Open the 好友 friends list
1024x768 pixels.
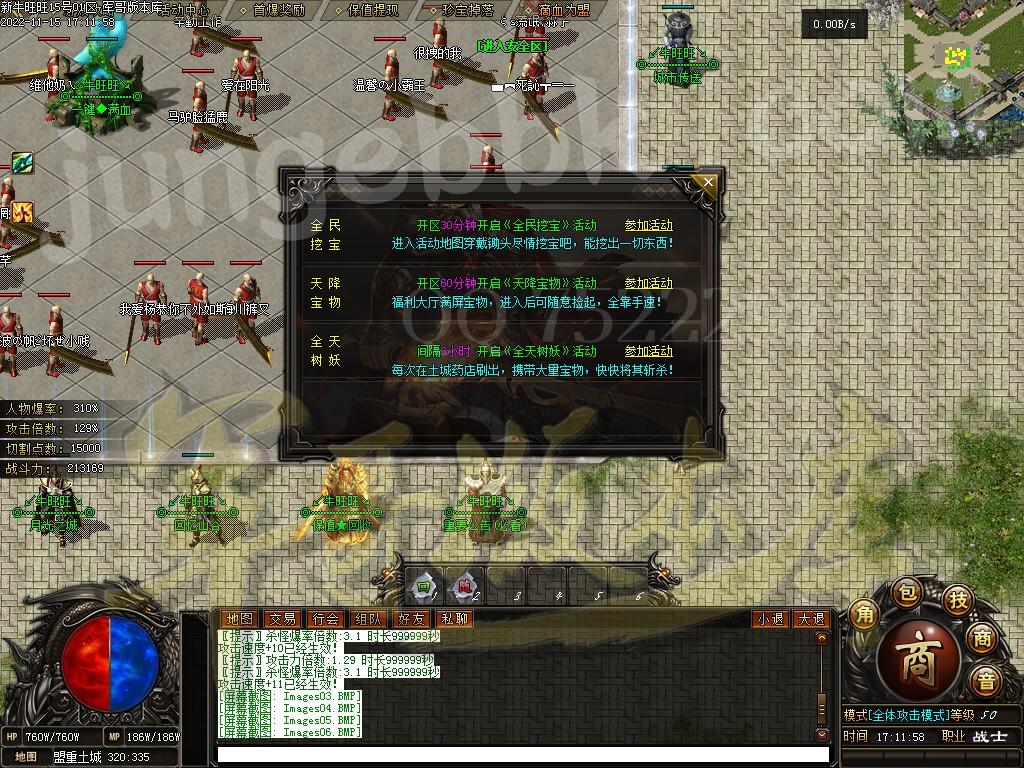410,619
